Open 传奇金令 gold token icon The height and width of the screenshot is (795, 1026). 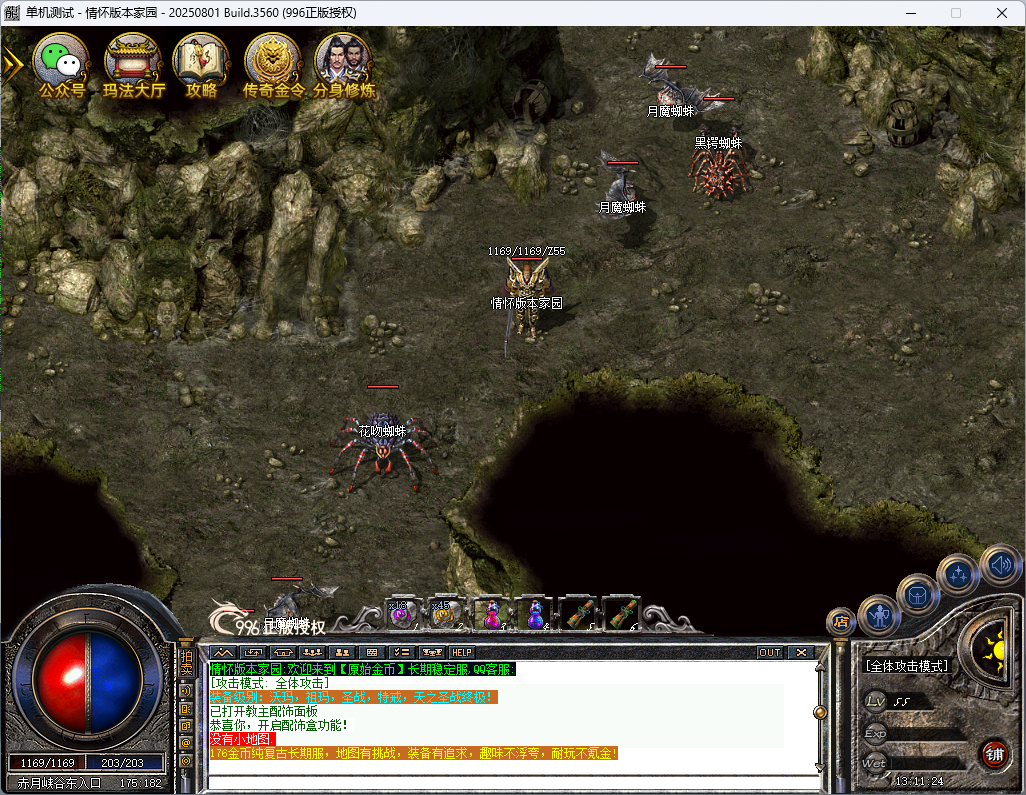point(273,62)
